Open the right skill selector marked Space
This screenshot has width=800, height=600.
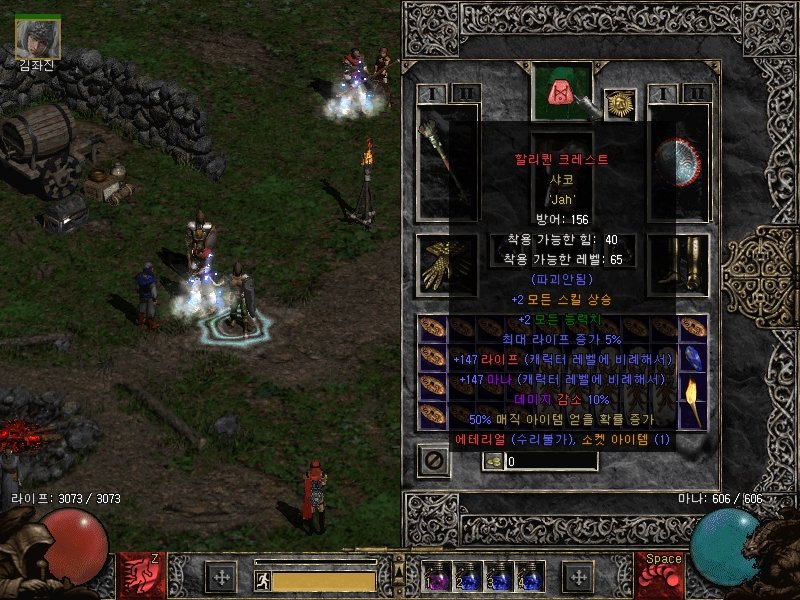(x=660, y=576)
